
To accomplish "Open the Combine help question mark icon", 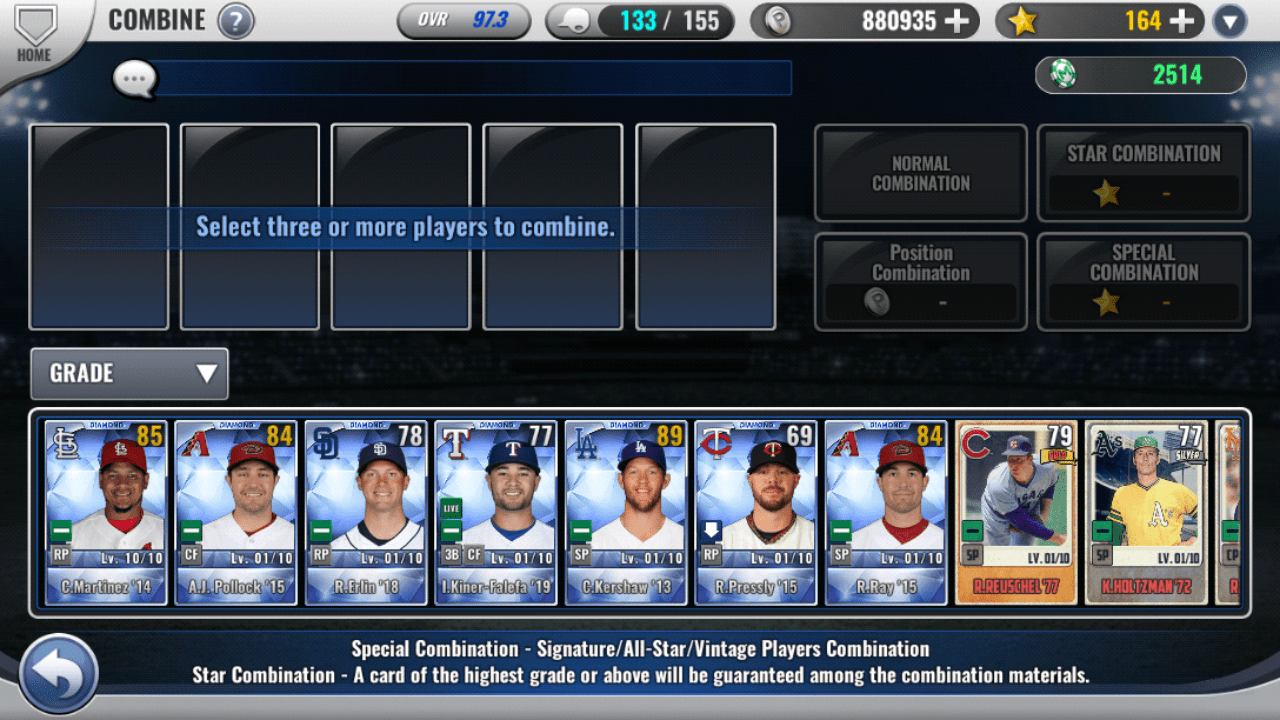I will coord(236,20).
